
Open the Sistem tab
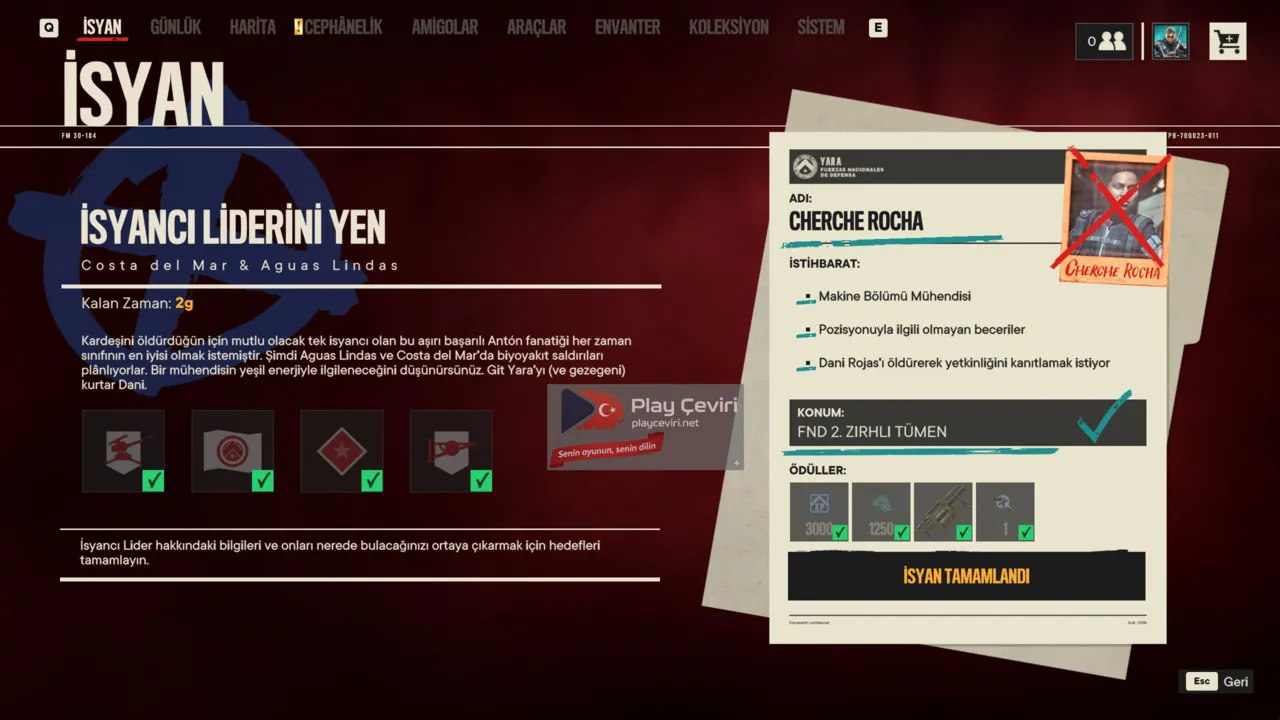tap(820, 28)
